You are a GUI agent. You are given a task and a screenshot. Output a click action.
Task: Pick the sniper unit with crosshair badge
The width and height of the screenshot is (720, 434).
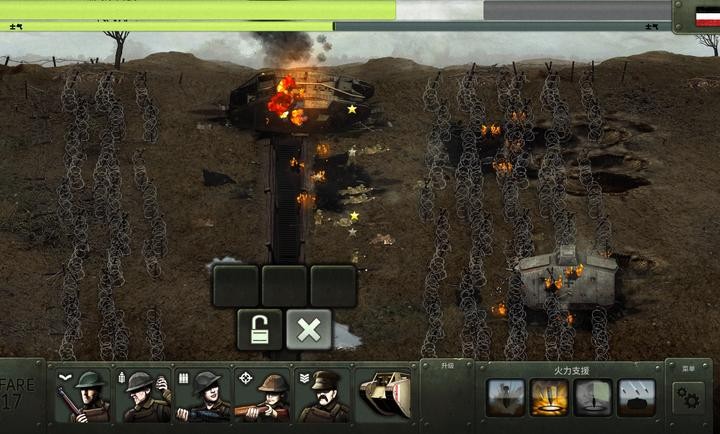pos(265,396)
